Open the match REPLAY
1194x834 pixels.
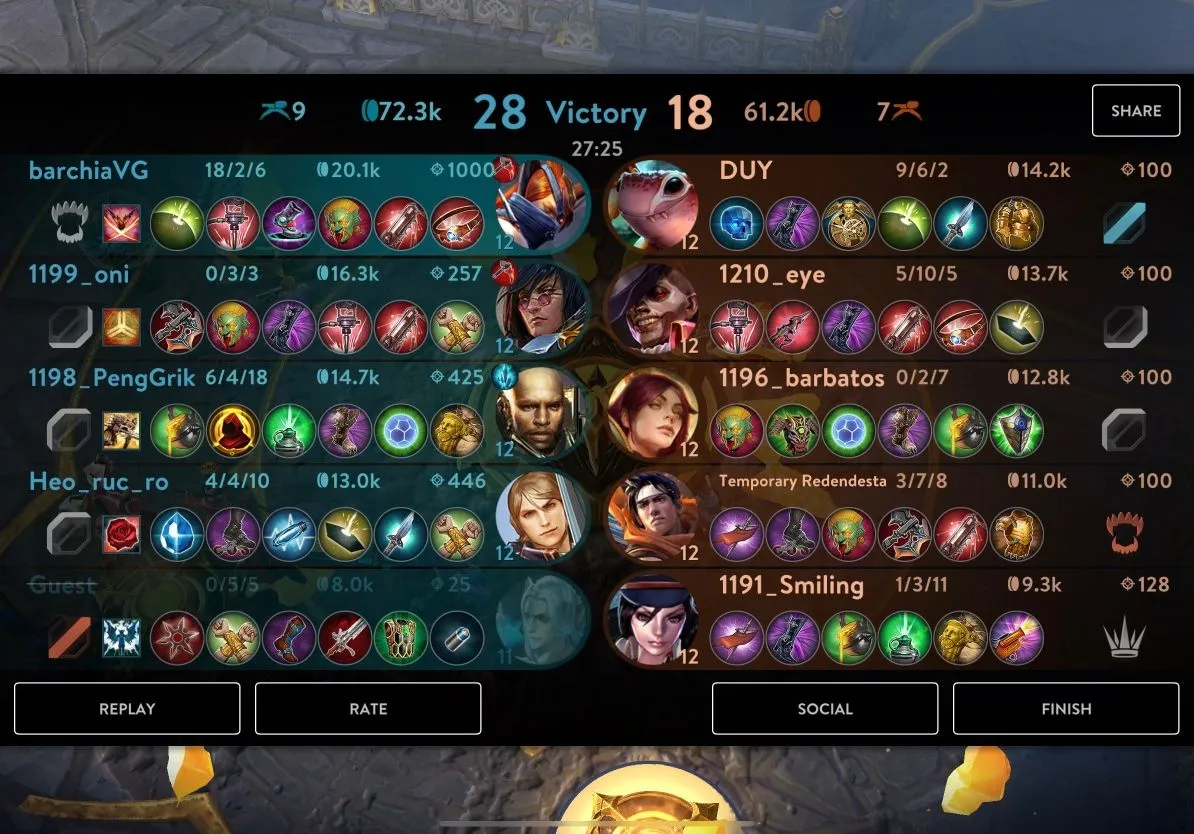127,709
